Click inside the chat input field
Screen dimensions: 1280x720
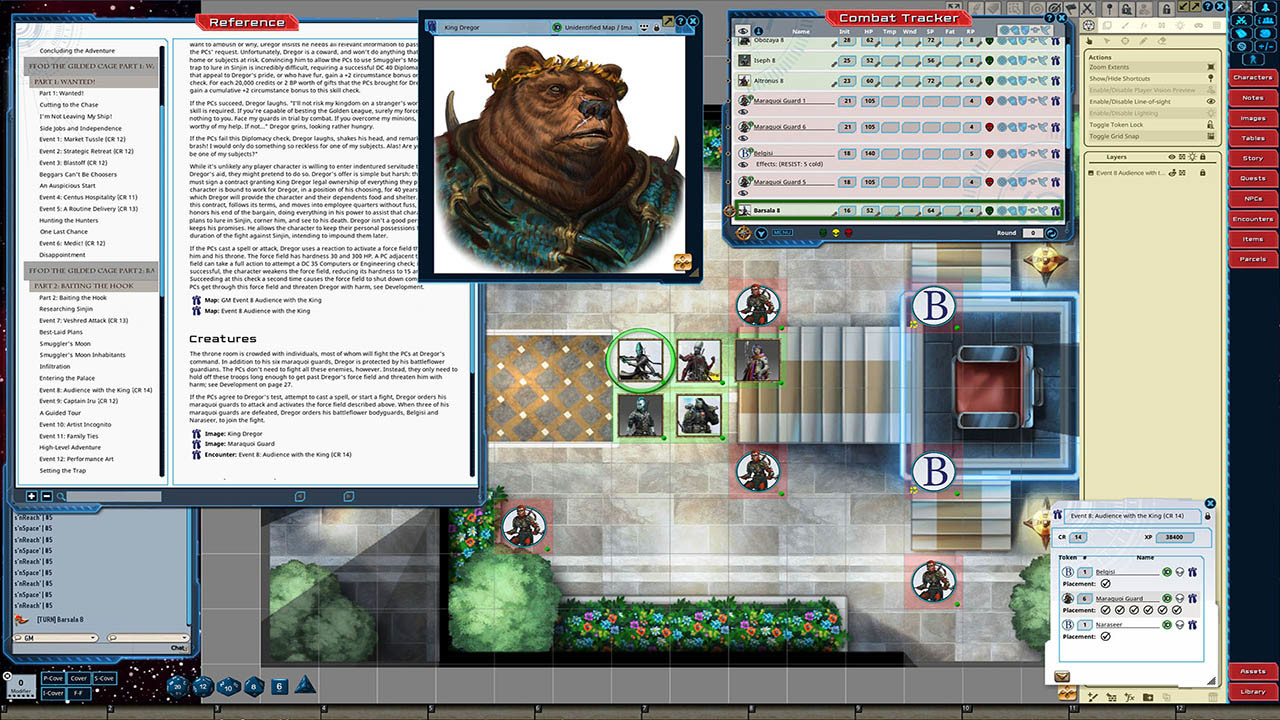click(90, 648)
